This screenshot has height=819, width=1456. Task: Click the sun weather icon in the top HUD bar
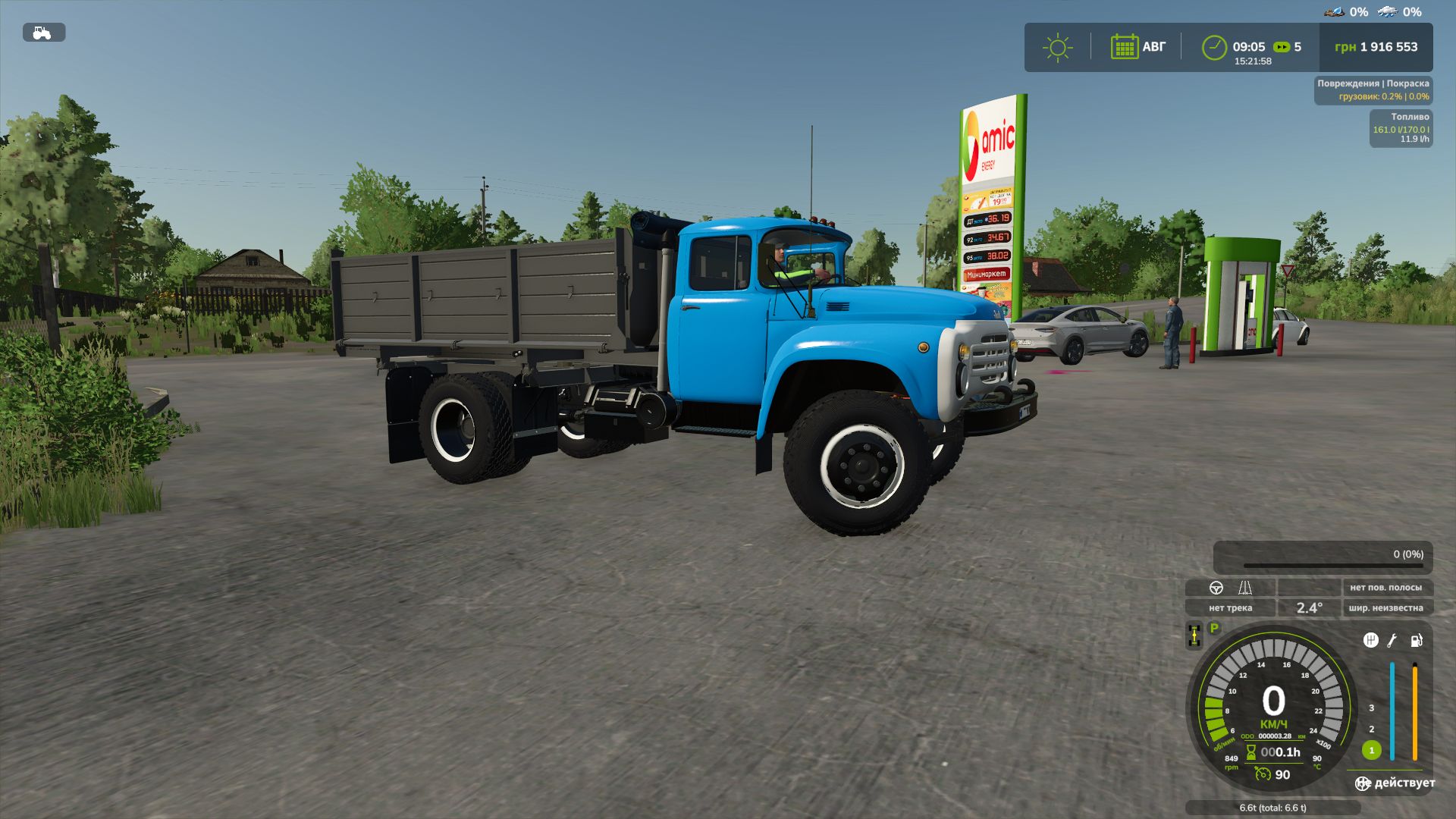pyautogui.click(x=1057, y=47)
